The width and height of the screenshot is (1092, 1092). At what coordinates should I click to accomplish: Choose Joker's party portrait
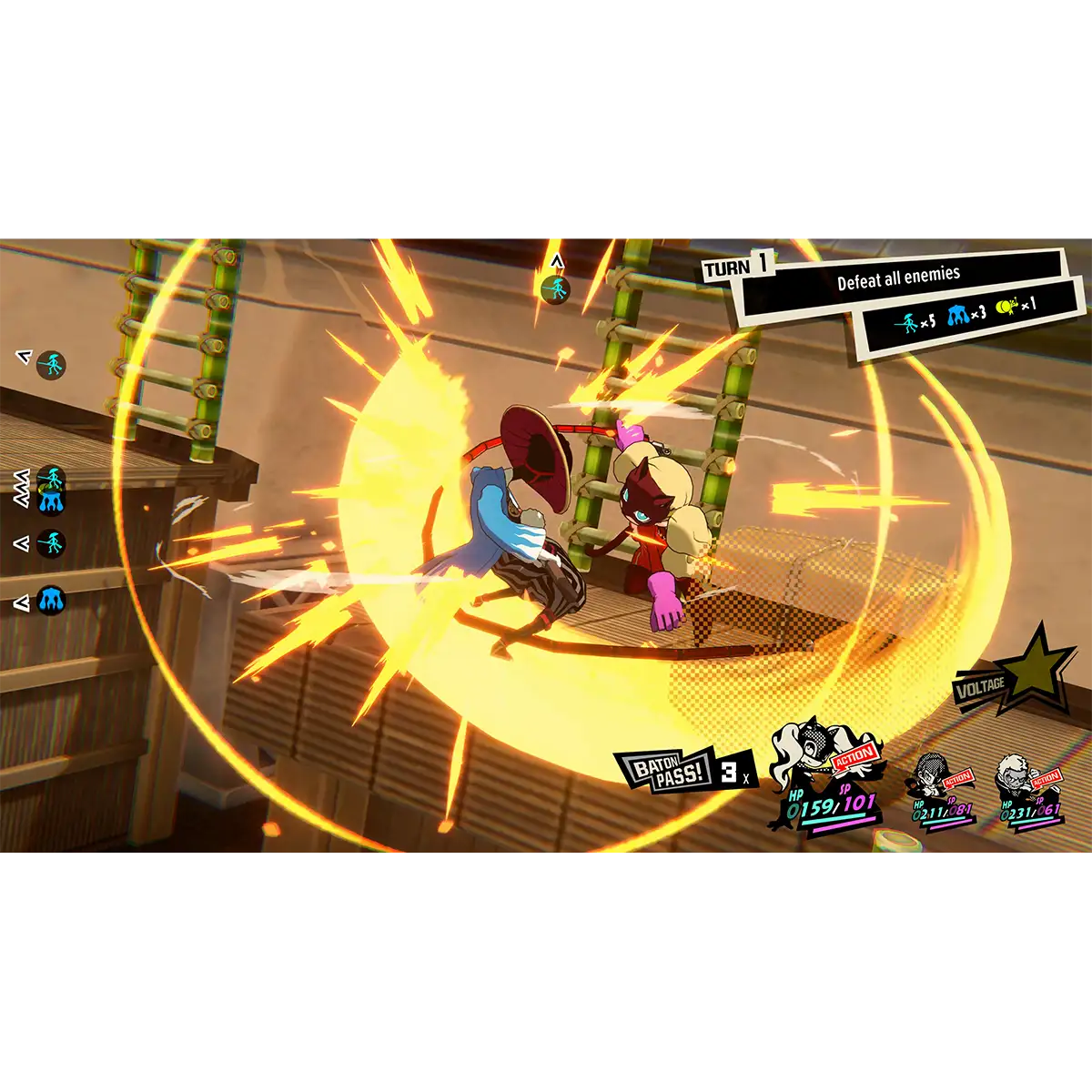(934, 776)
